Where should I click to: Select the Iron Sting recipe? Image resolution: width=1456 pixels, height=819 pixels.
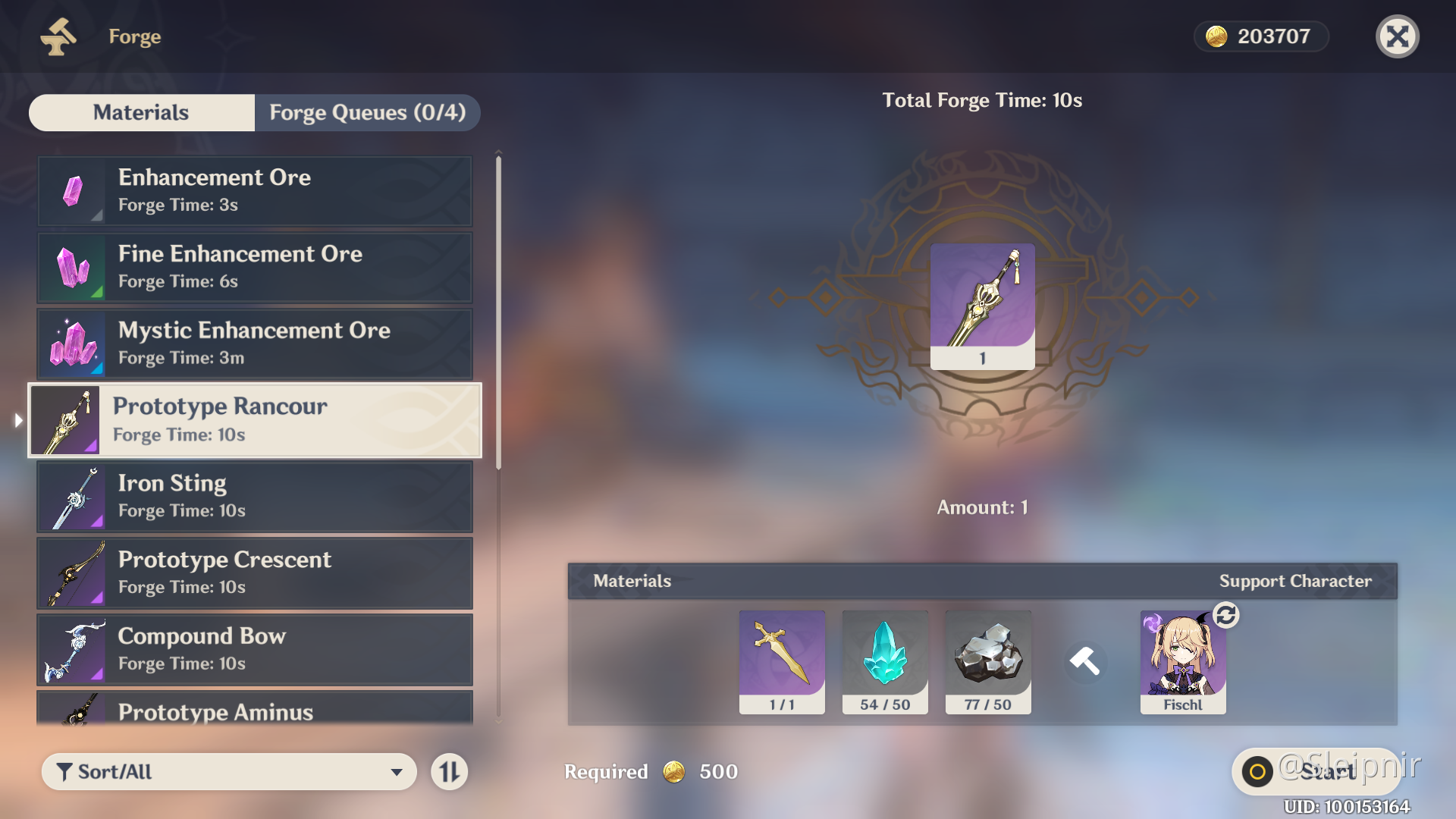pos(254,496)
